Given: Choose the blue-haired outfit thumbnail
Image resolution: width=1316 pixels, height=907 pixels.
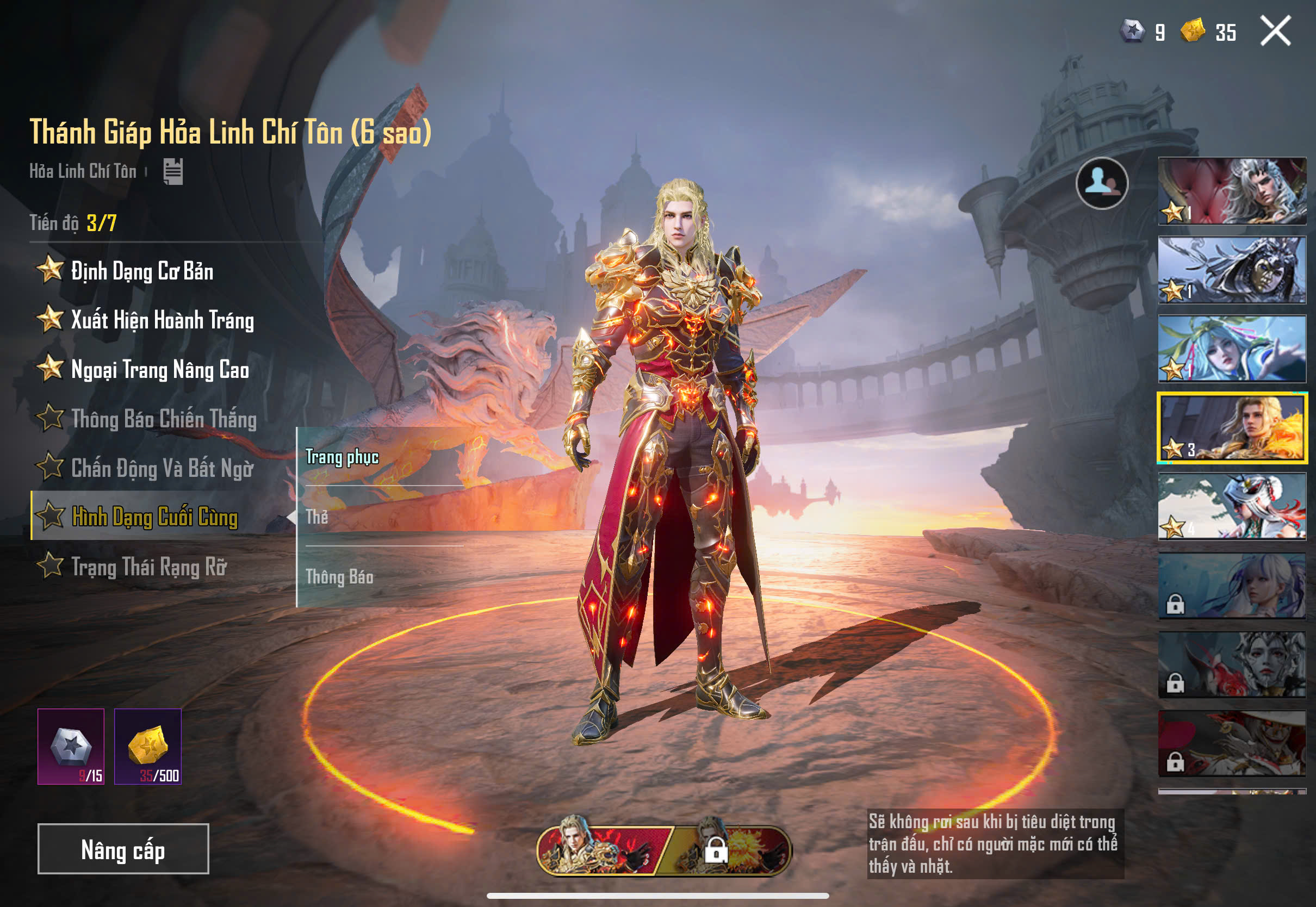Looking at the screenshot, I should pyautogui.click(x=1232, y=349).
